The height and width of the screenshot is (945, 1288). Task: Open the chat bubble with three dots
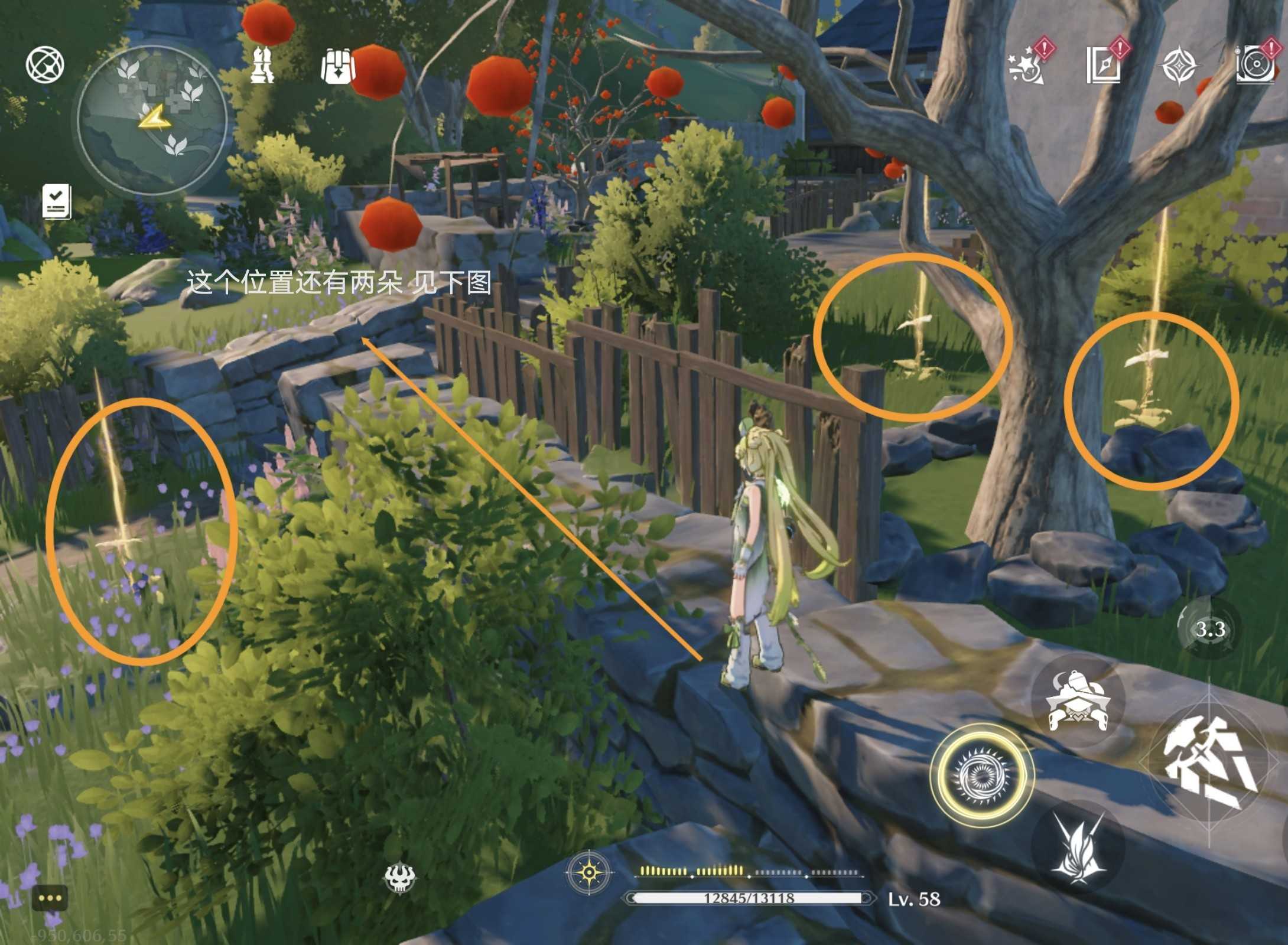(50, 898)
